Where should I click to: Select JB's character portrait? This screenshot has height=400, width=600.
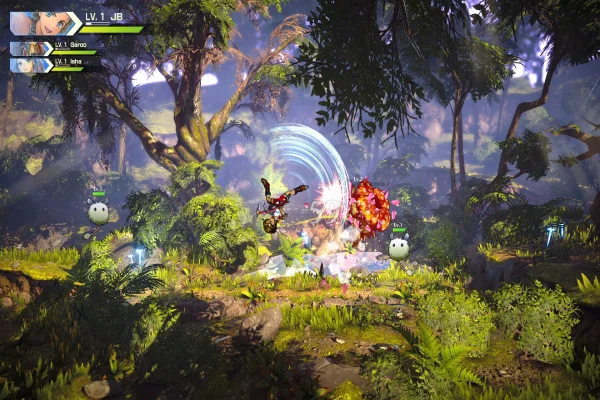(42, 23)
